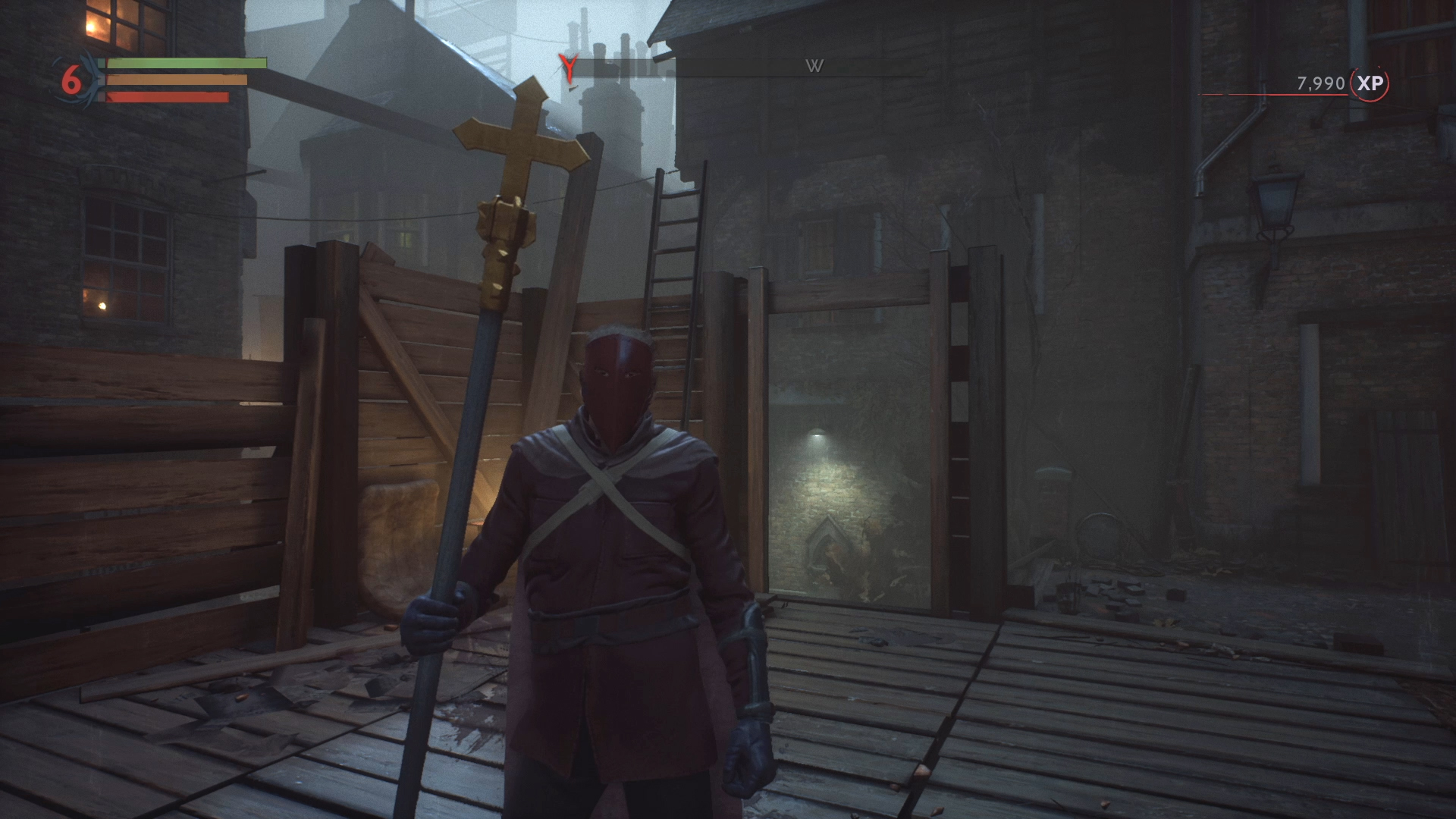Viewport: 1456px width, 819px height.
Task: Click the W west marker on the compass
Action: (x=814, y=67)
